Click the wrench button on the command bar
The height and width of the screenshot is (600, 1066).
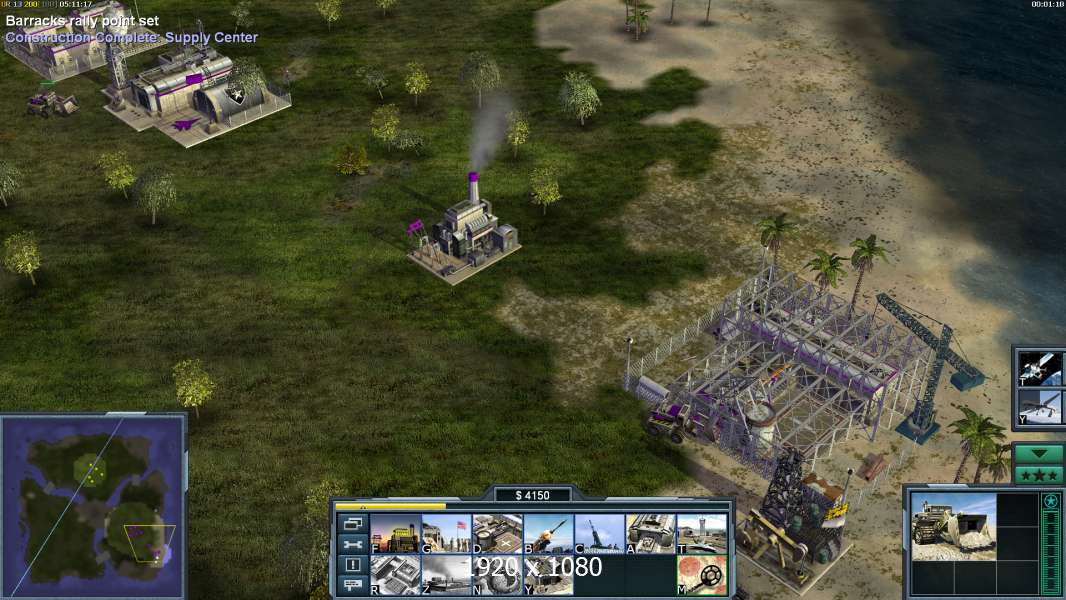[351, 544]
